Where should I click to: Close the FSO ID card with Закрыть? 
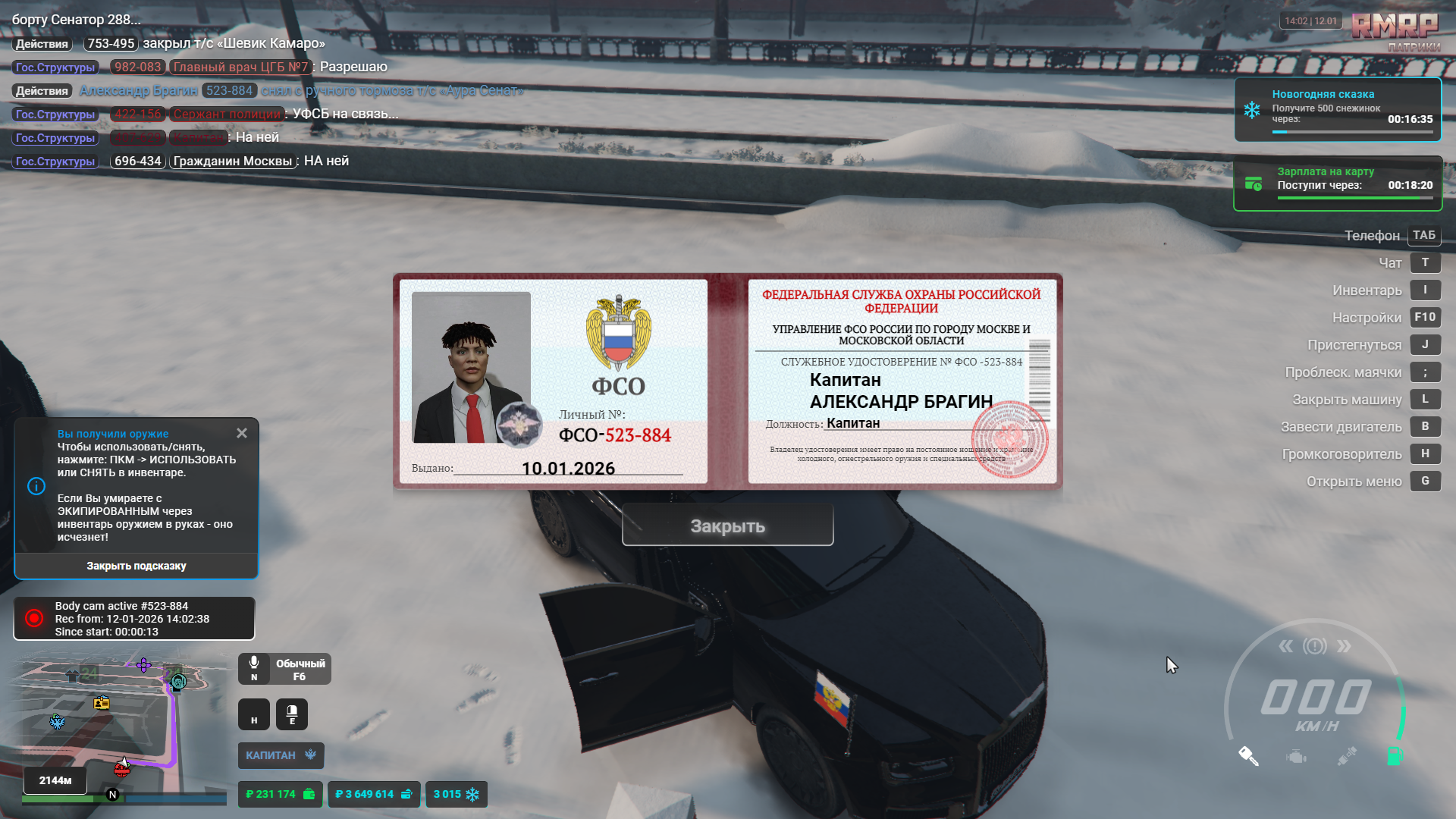(727, 526)
